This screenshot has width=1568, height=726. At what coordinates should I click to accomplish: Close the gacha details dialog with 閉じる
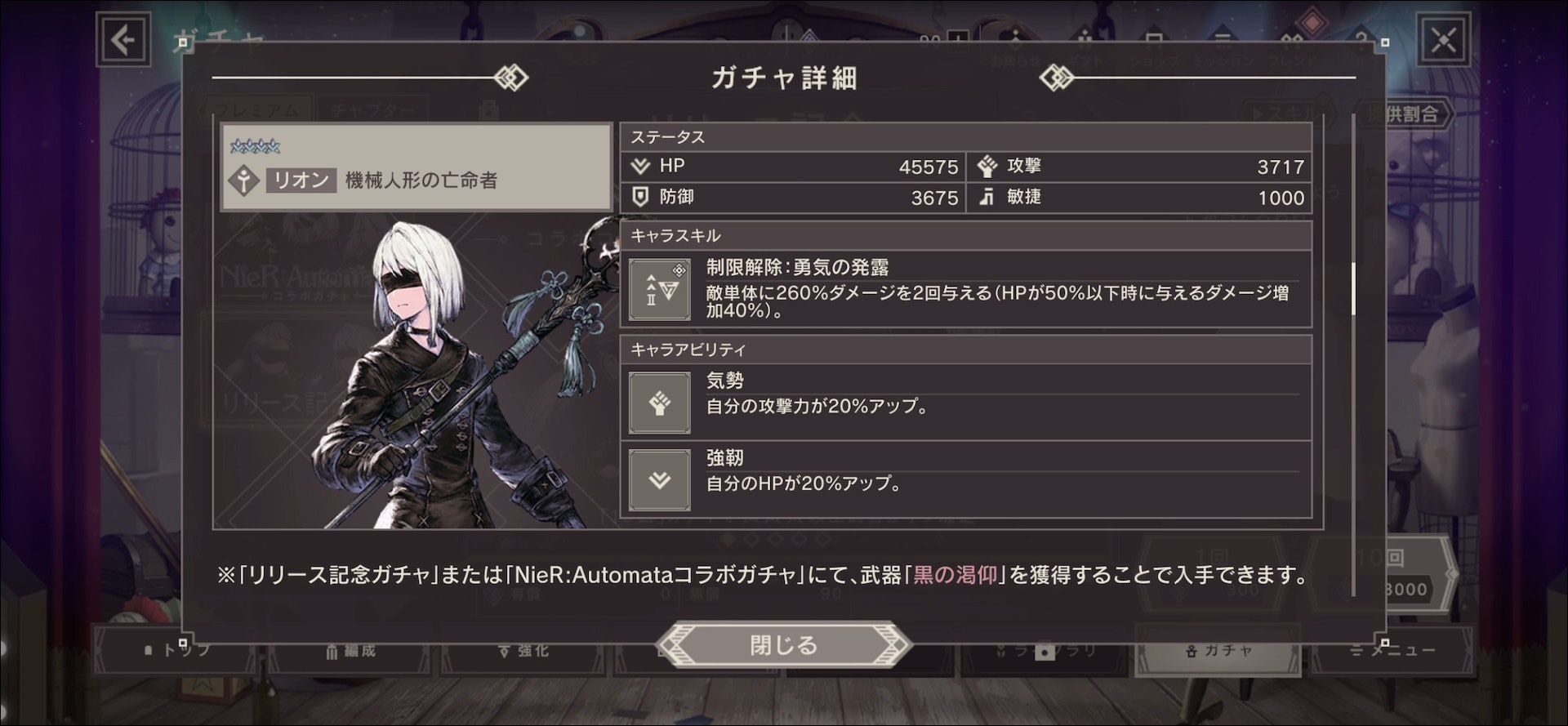pos(783,645)
